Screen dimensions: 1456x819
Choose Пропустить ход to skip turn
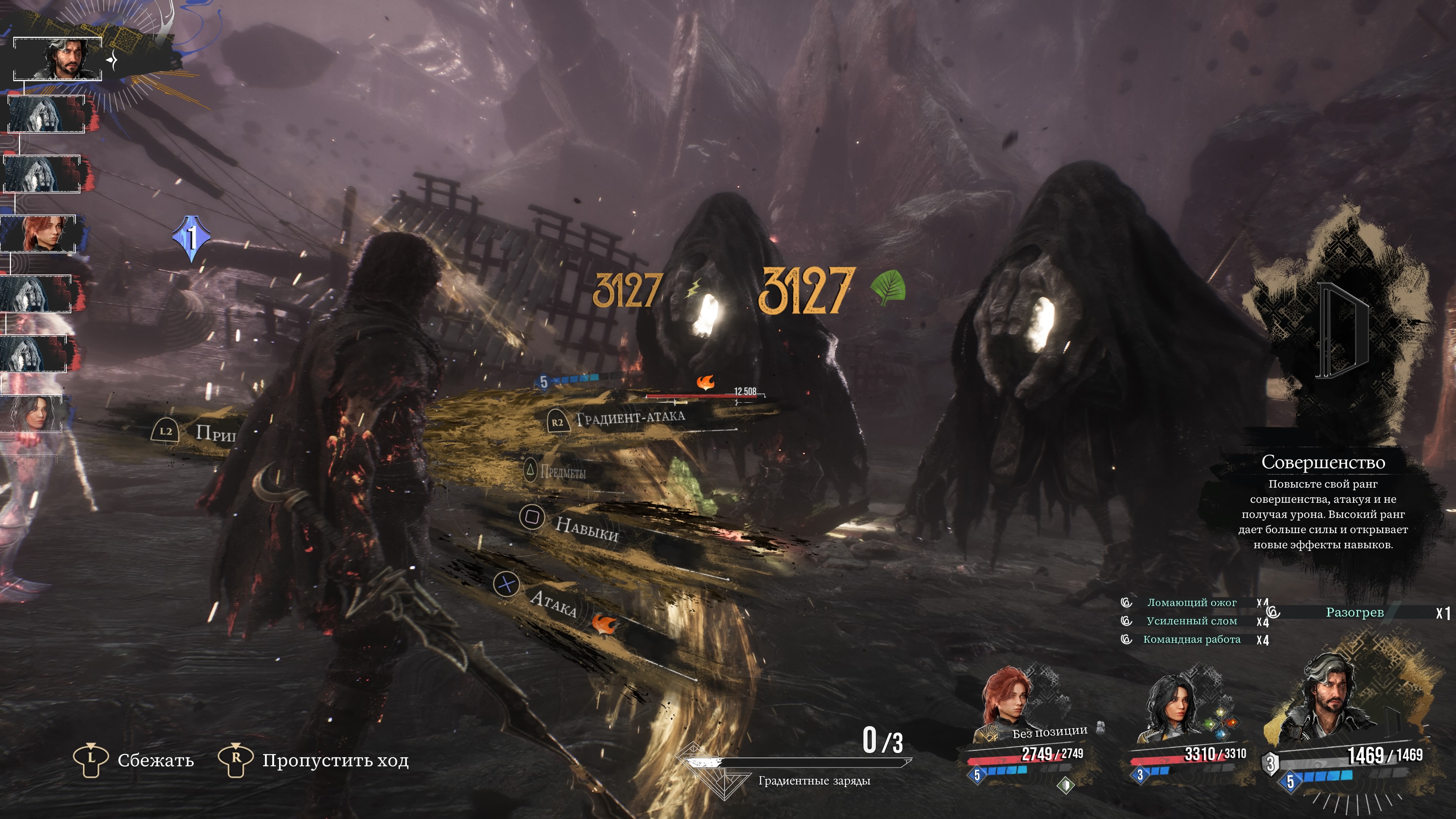(x=334, y=760)
